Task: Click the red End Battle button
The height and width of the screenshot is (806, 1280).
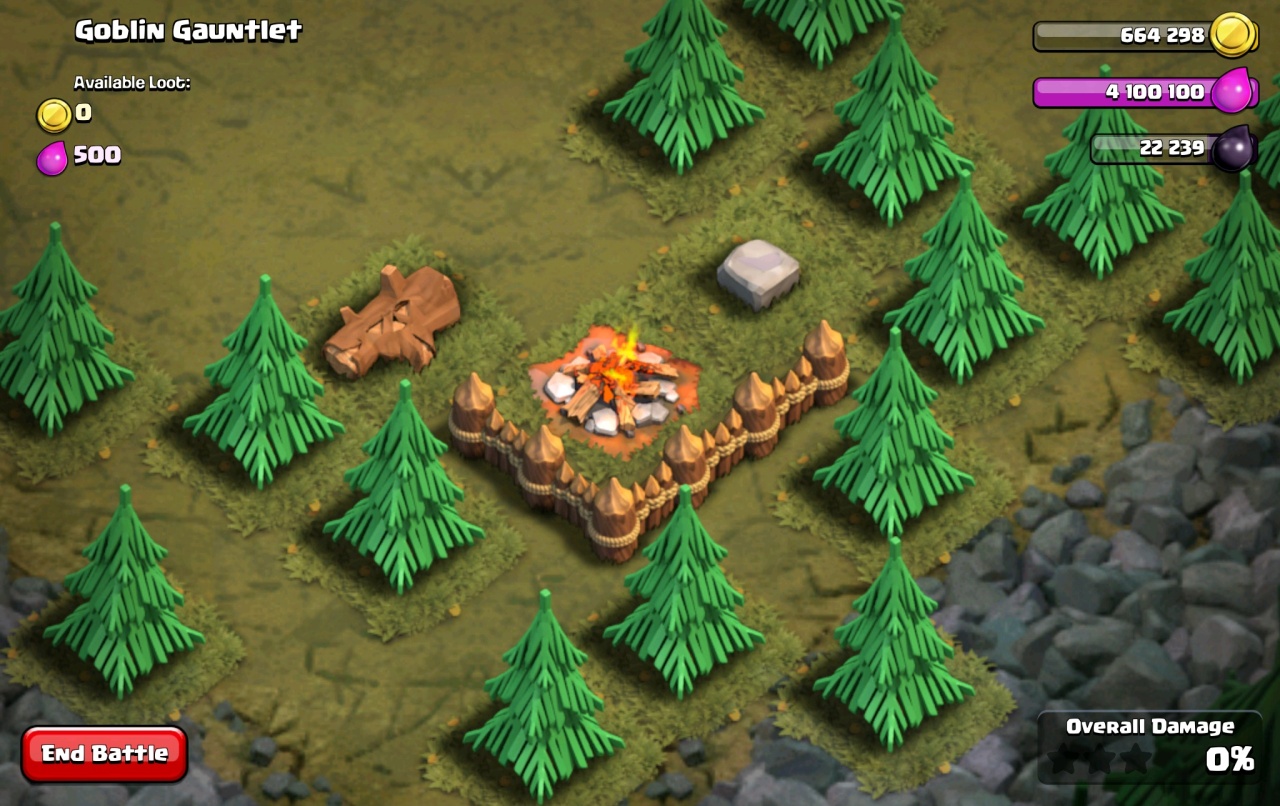Action: point(104,753)
